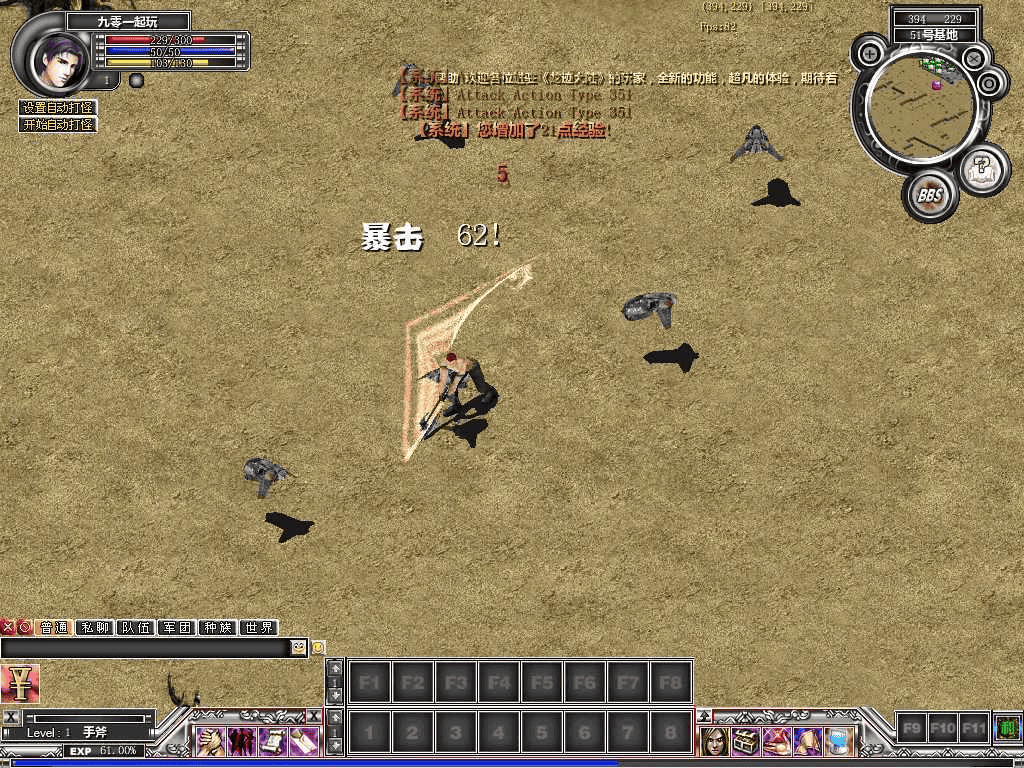
Task: Click the 设置自动打怪 auto-fight settings button
Action: pyautogui.click(x=58, y=108)
